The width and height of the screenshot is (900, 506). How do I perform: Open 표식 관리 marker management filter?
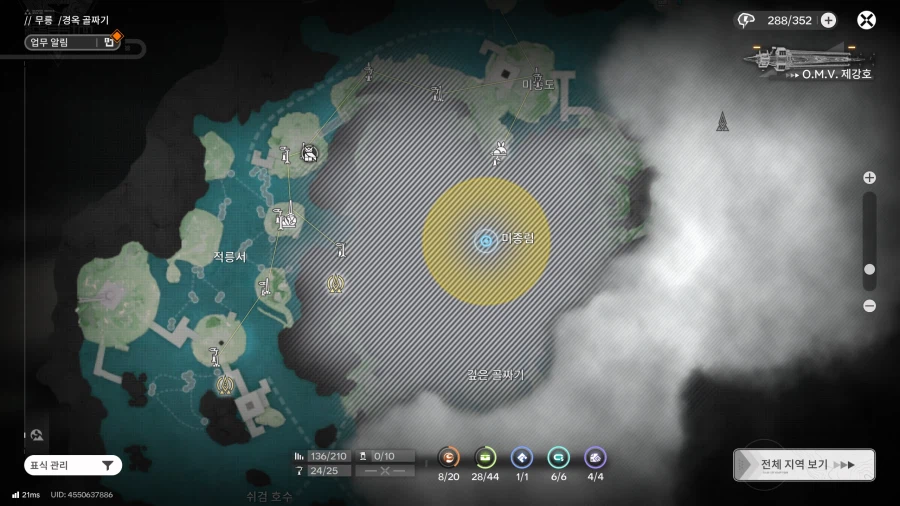(73, 465)
